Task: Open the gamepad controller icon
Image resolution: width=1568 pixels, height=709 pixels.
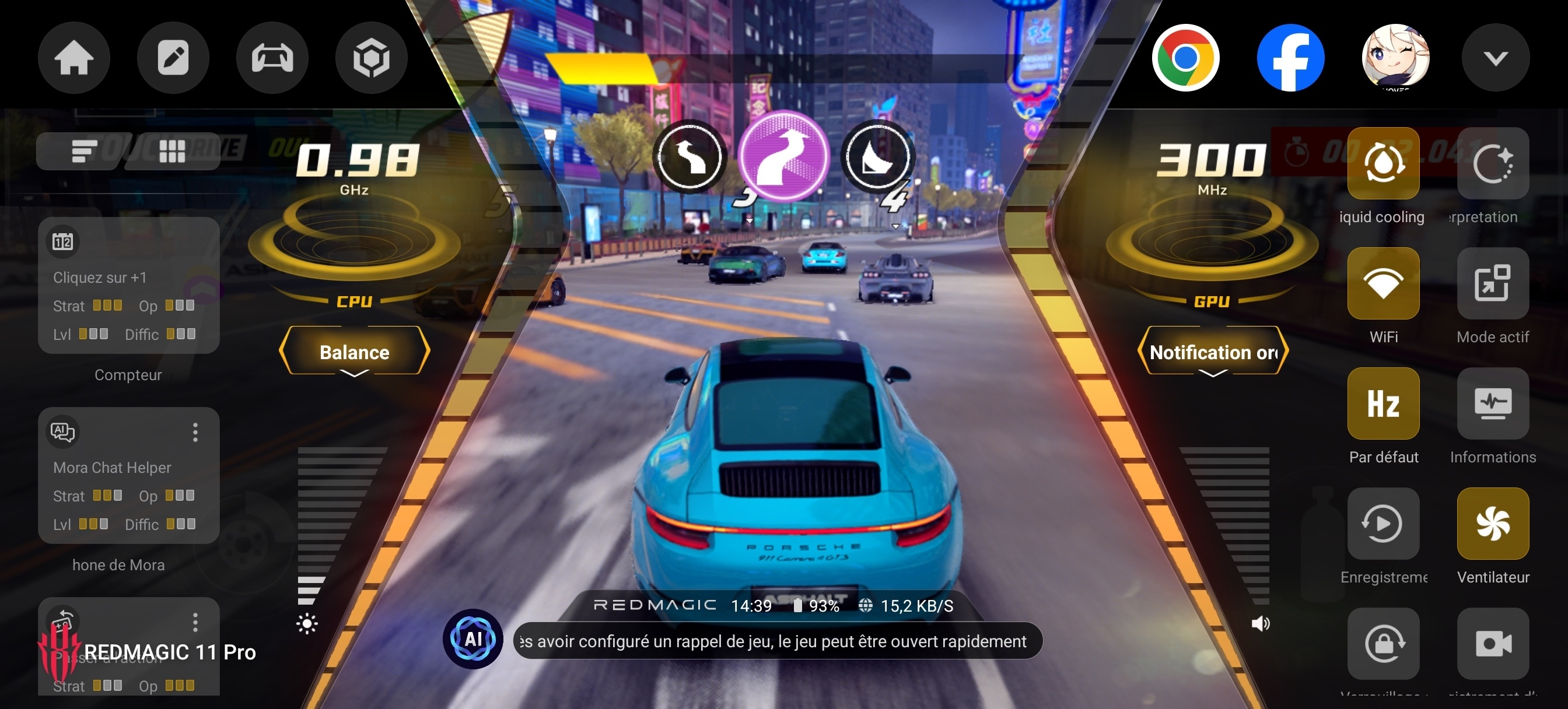Action: [272, 57]
